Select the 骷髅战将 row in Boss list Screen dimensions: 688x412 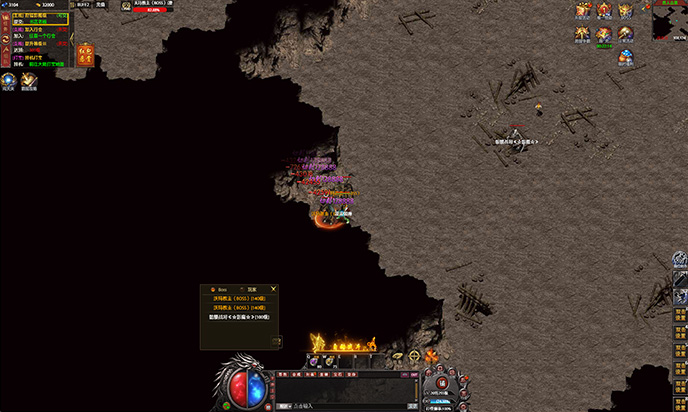click(x=239, y=317)
